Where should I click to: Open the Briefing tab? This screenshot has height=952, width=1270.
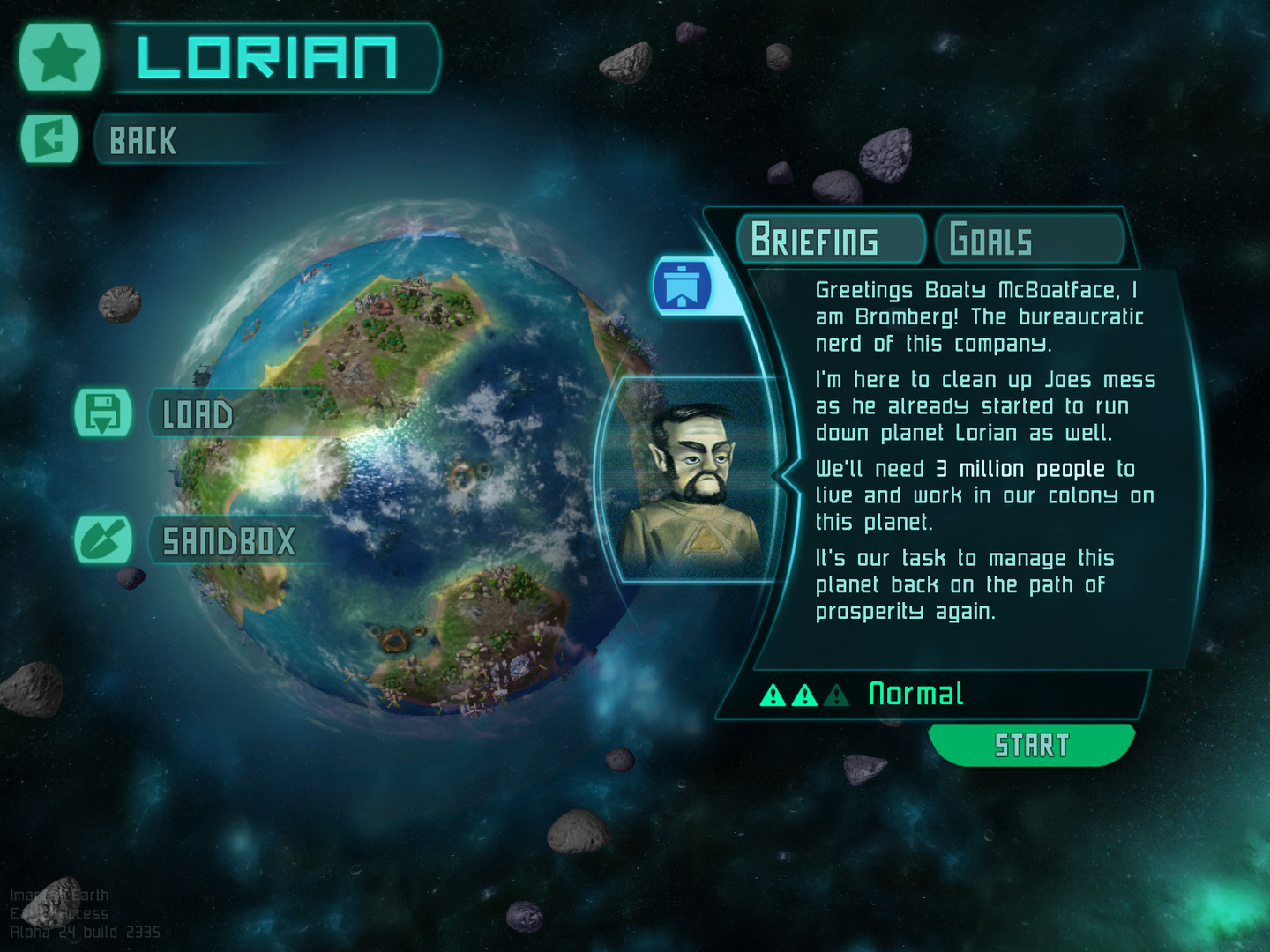827,239
